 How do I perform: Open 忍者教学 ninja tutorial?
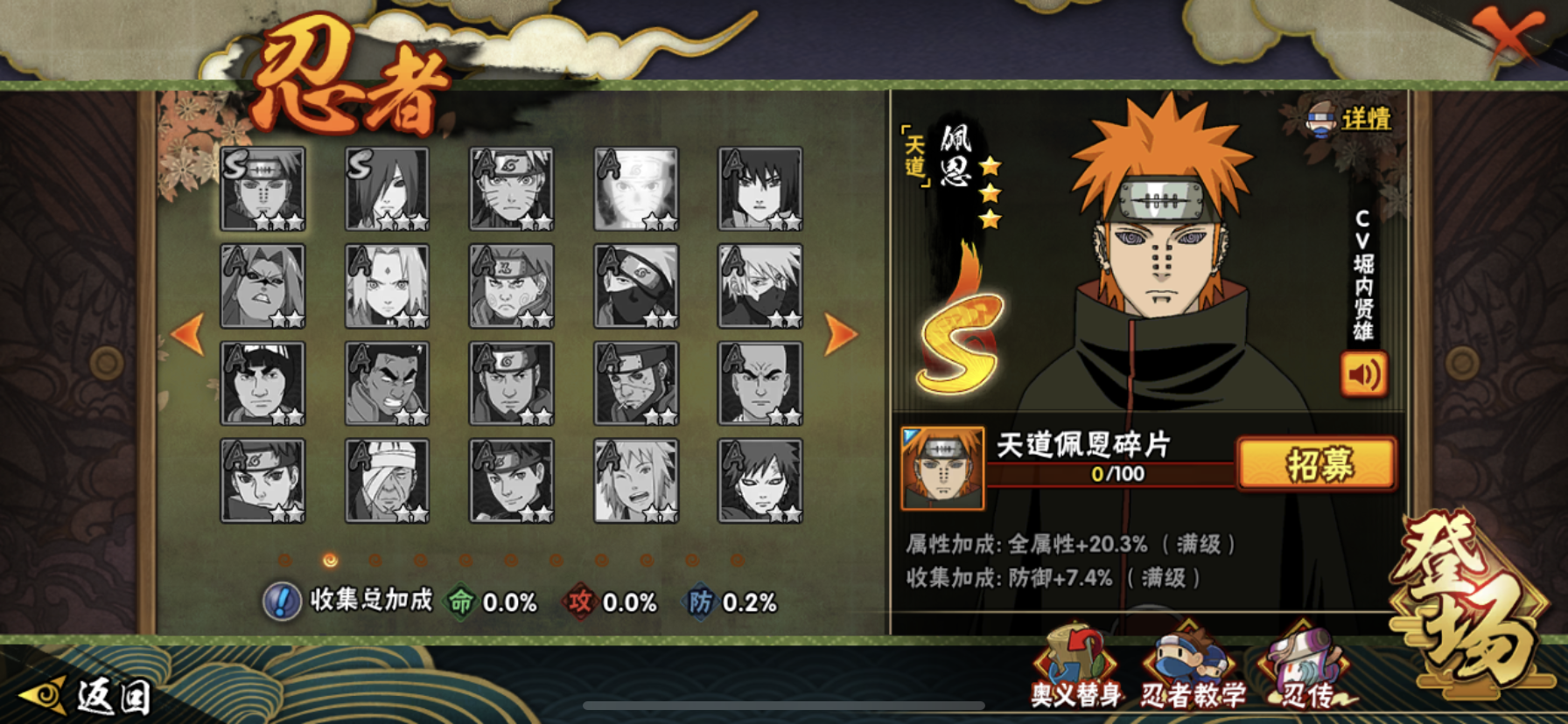pyautogui.click(x=1192, y=671)
